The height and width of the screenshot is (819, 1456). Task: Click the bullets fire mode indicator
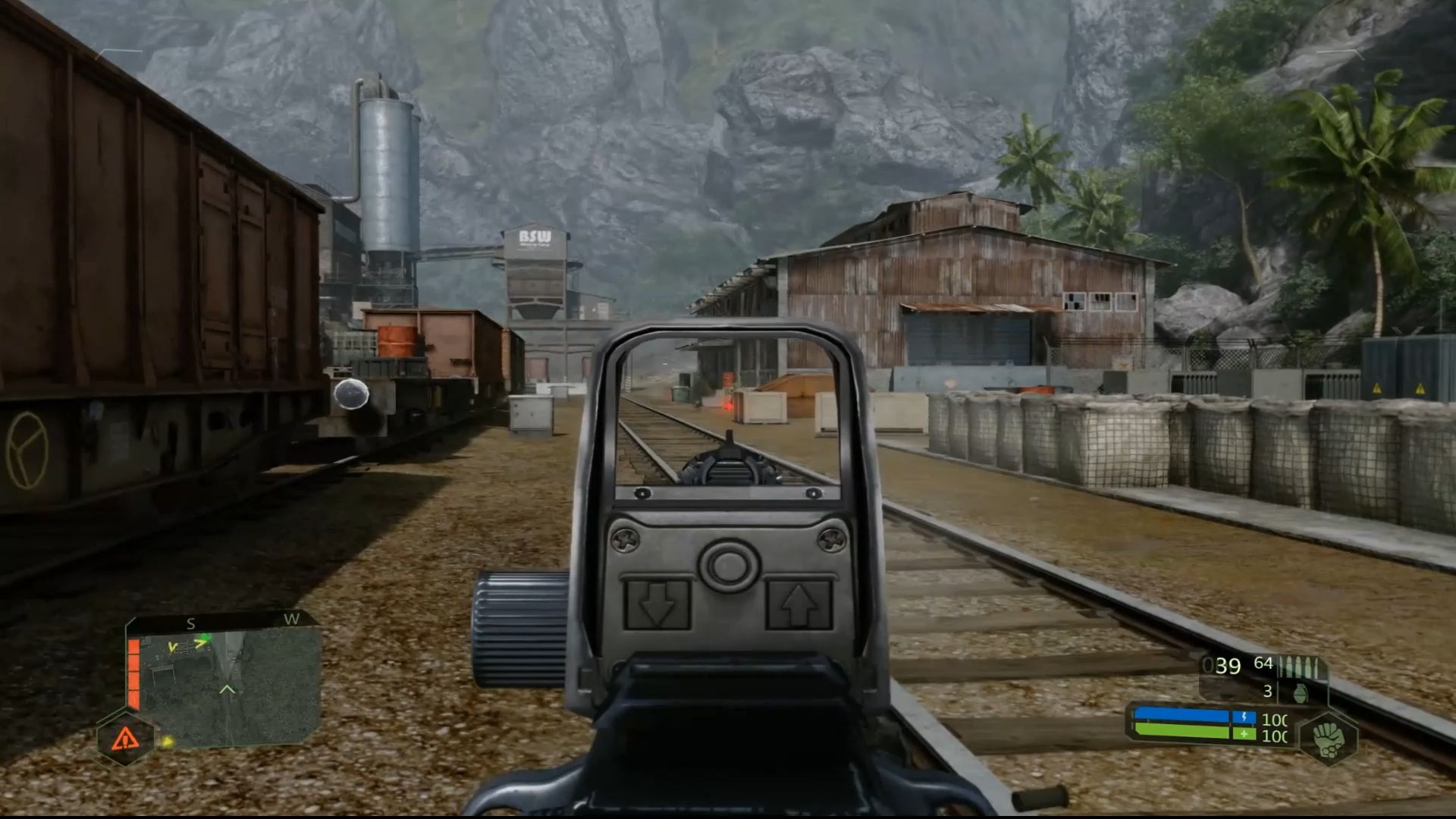(x=1299, y=667)
